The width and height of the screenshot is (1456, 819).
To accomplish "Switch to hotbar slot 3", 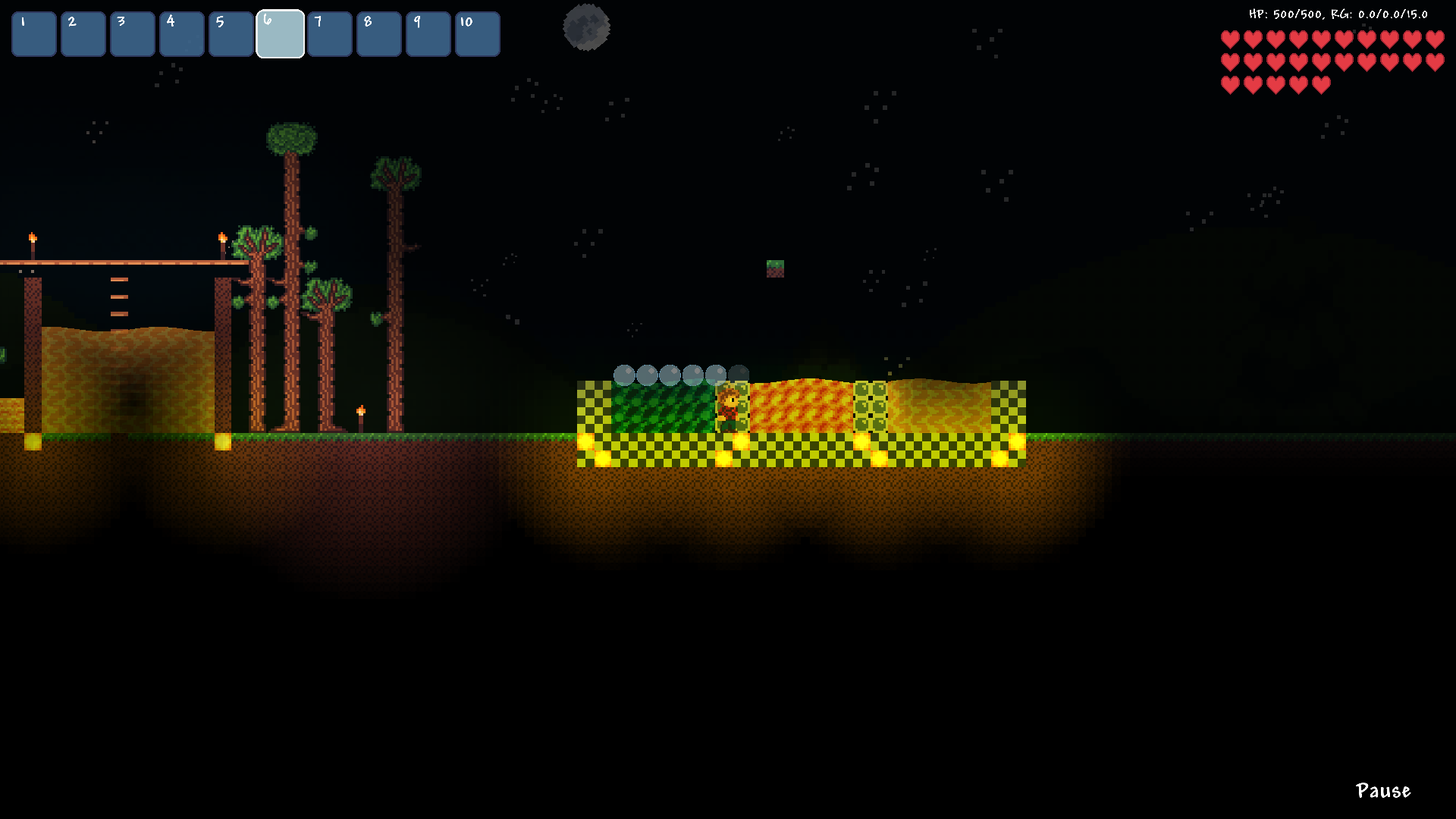I will tap(133, 34).
